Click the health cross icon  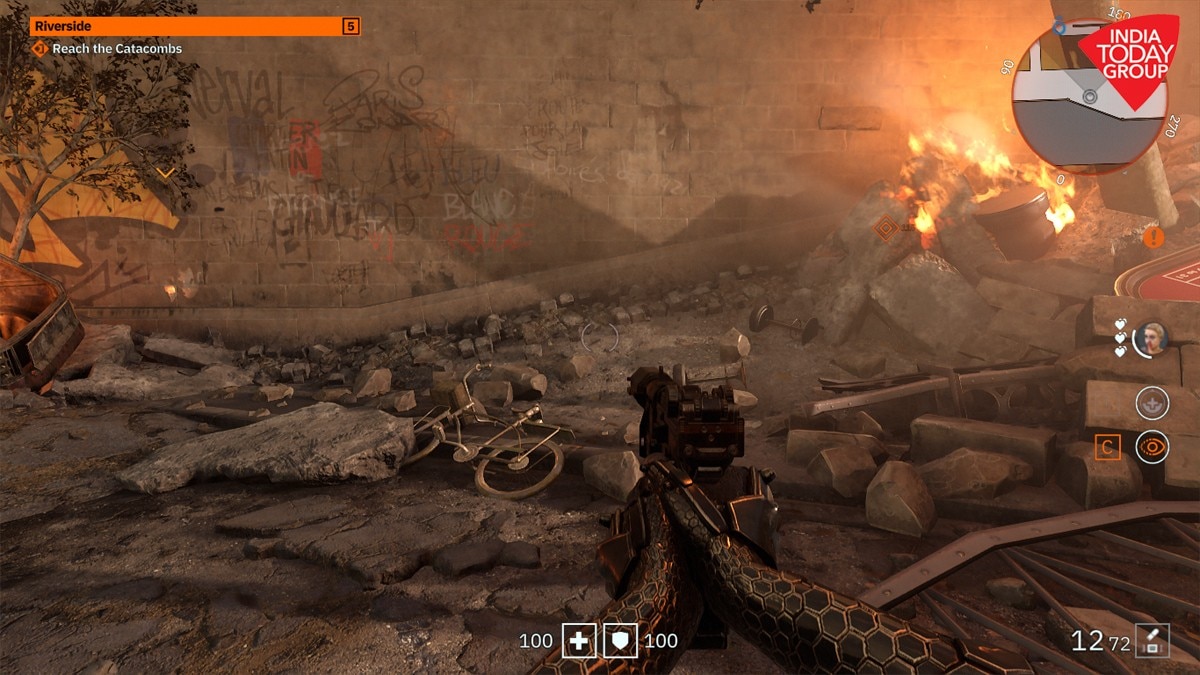578,641
